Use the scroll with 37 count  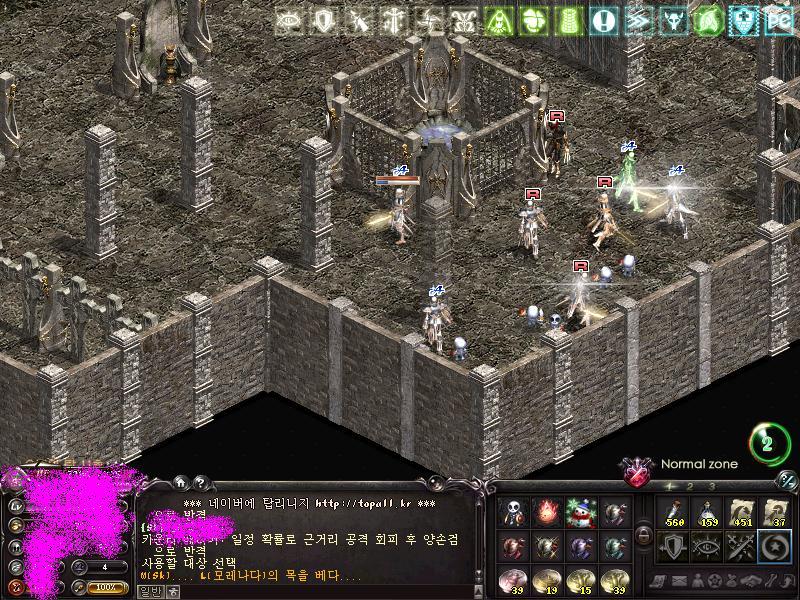tap(775, 512)
